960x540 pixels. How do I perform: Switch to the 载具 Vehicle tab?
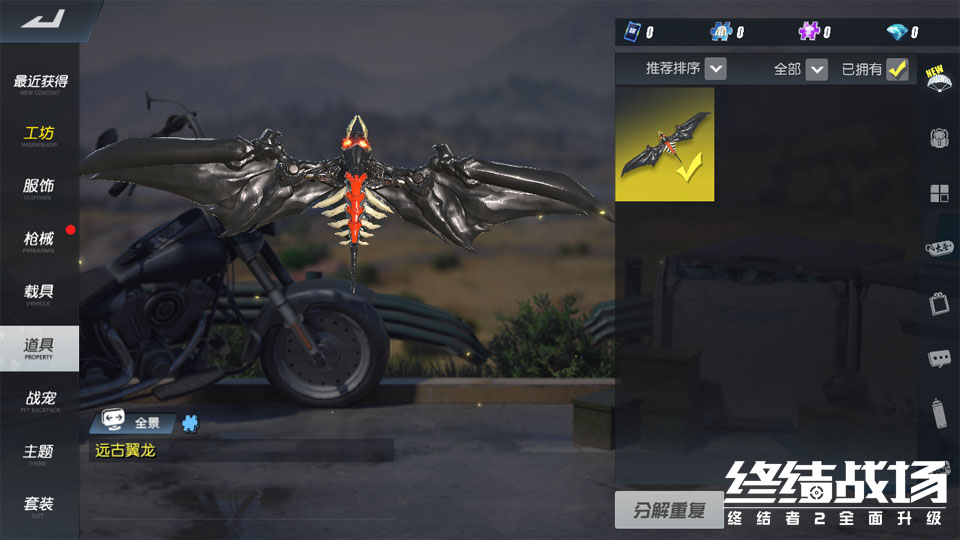point(40,294)
